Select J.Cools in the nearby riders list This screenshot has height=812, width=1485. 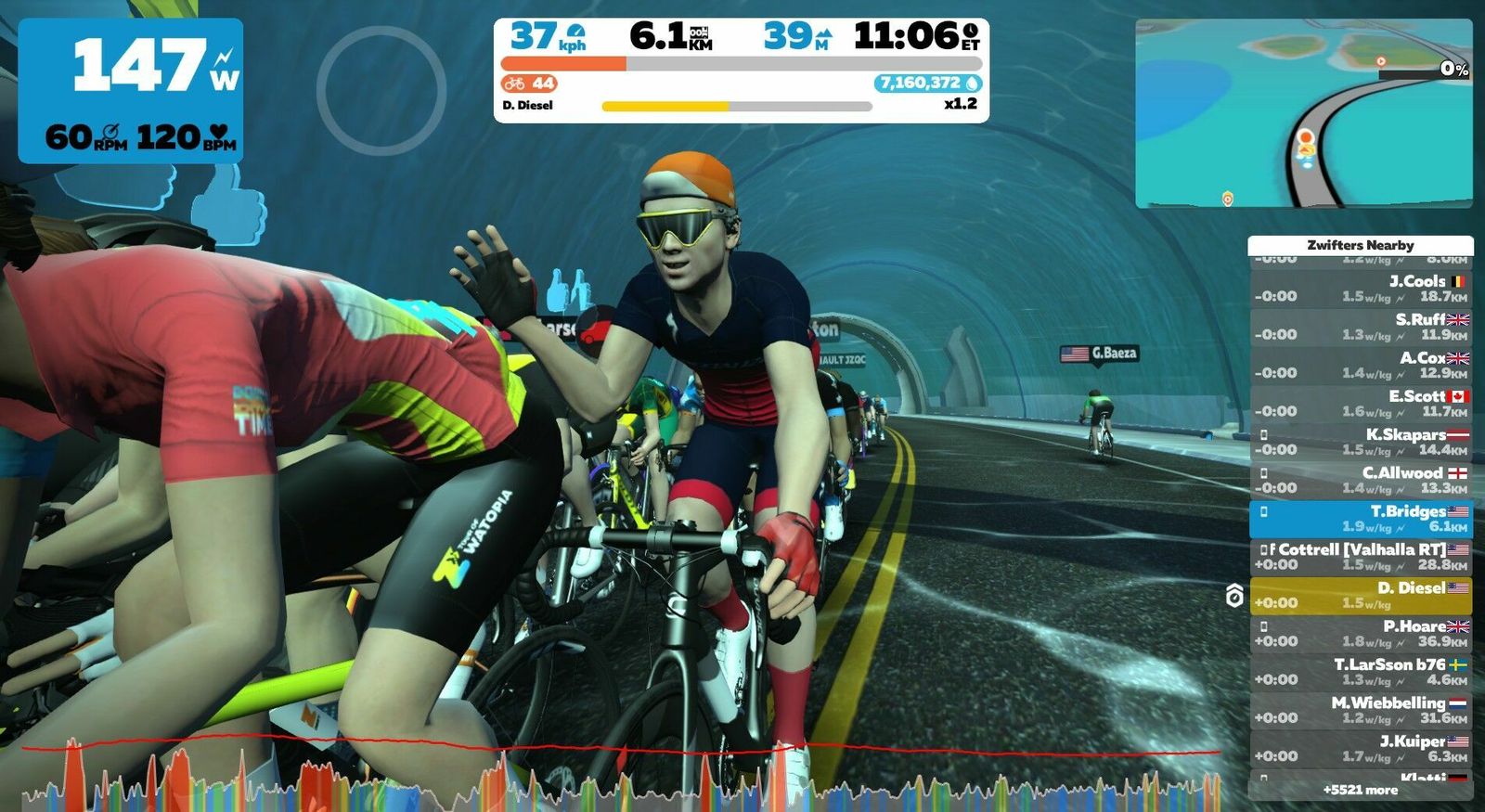pyautogui.click(x=1361, y=289)
